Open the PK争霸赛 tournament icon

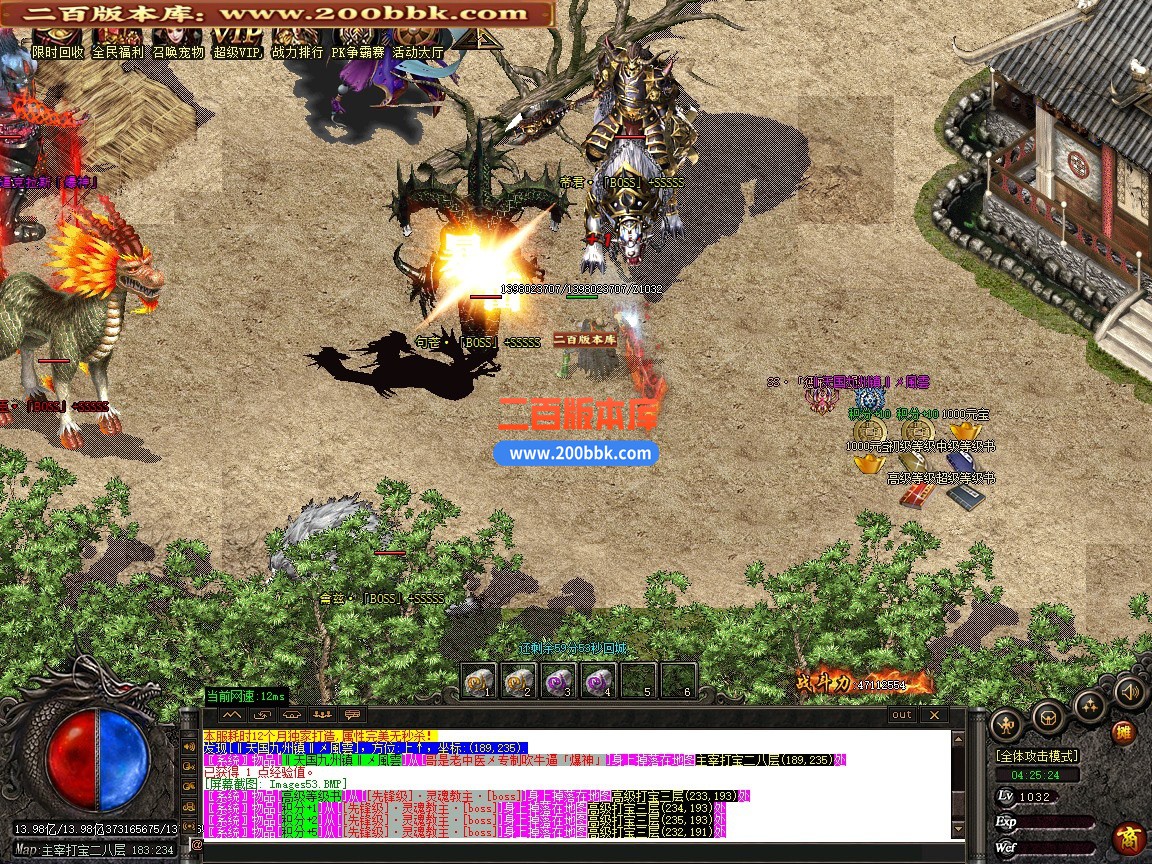click(x=358, y=44)
